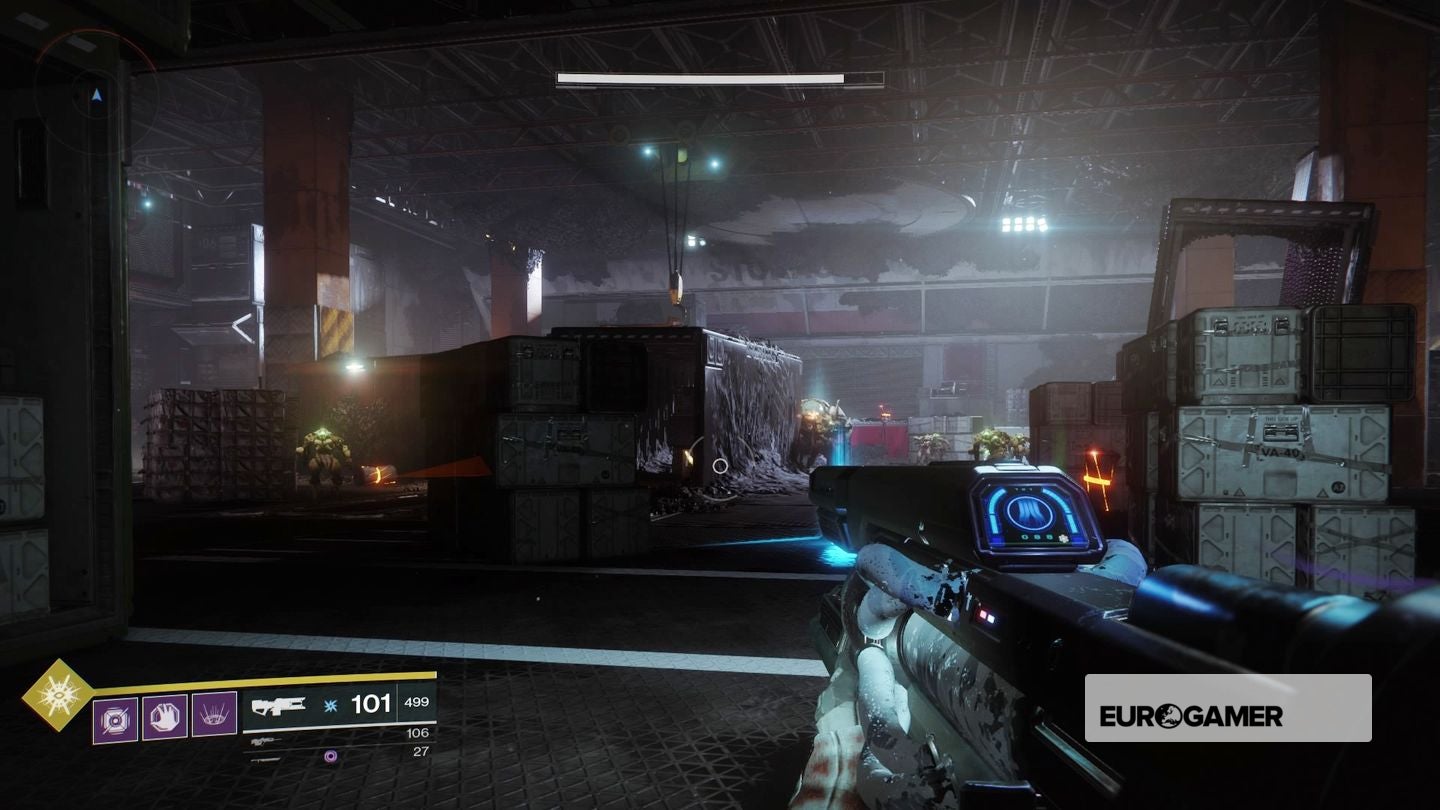The width and height of the screenshot is (1440, 810).
Task: Choose the third weapon with purple ammo
Action: 266,758
